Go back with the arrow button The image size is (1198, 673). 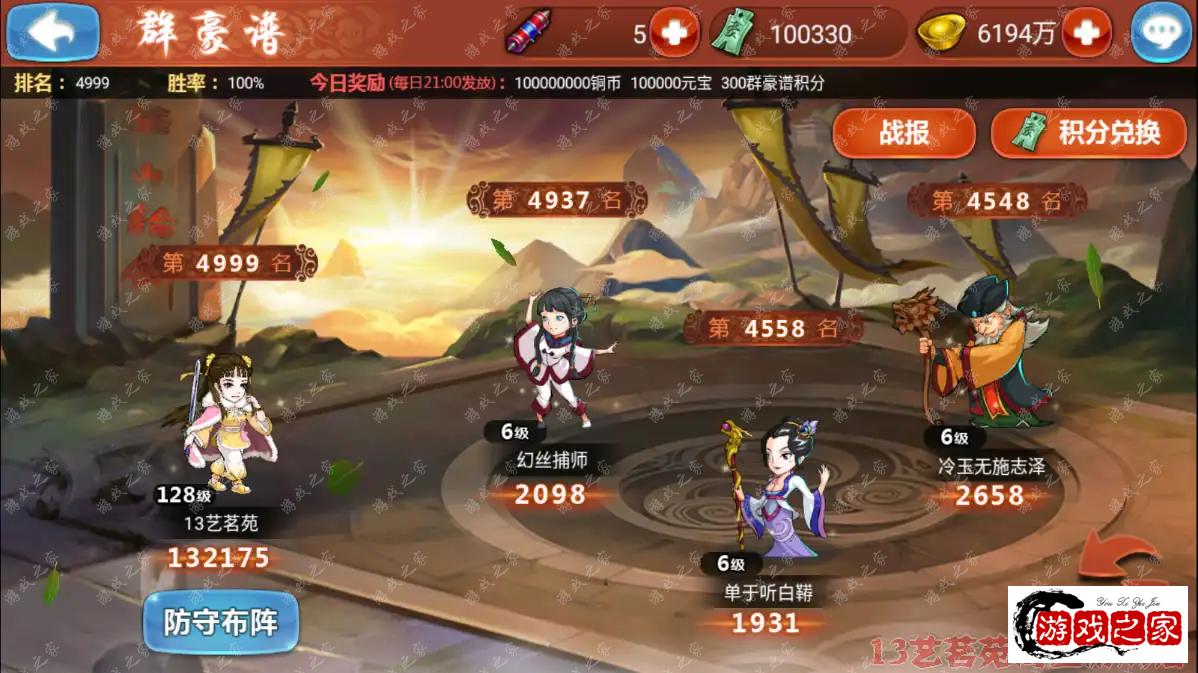[x=52, y=32]
